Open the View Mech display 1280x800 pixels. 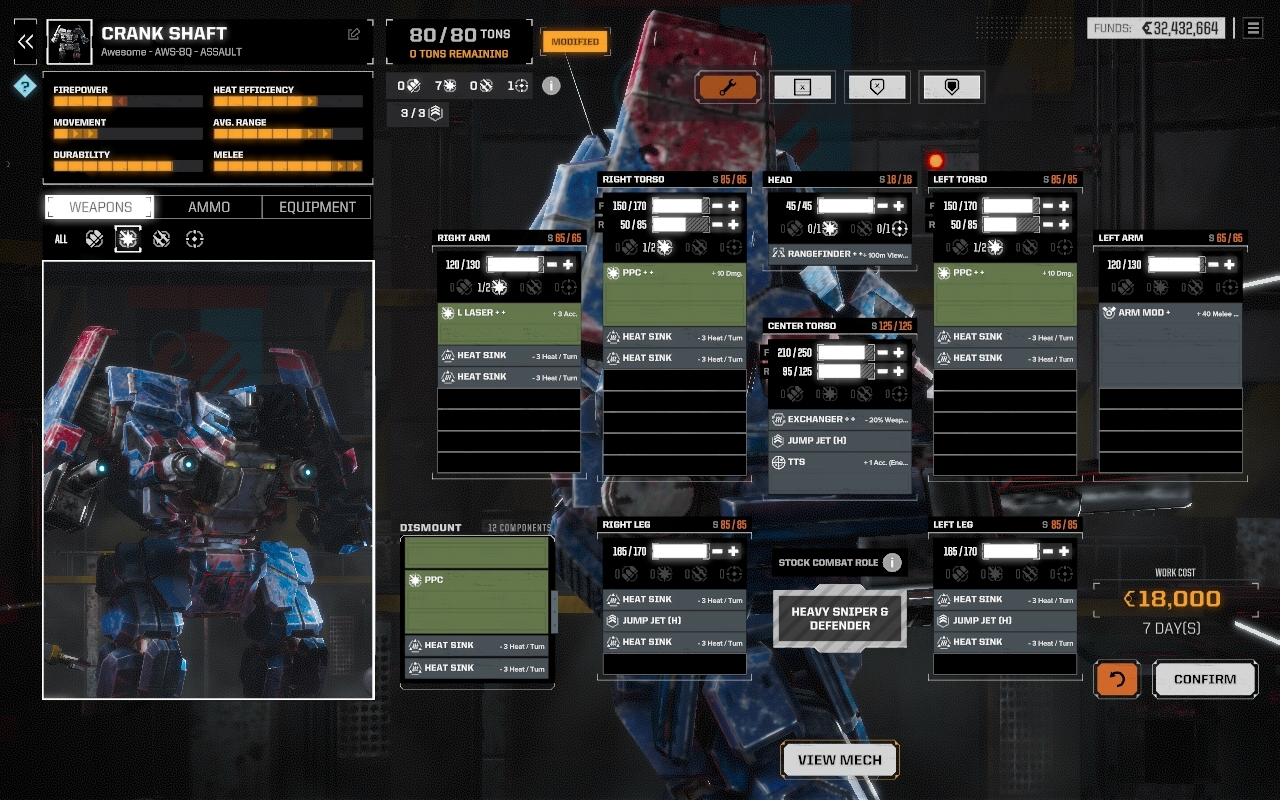click(x=840, y=760)
